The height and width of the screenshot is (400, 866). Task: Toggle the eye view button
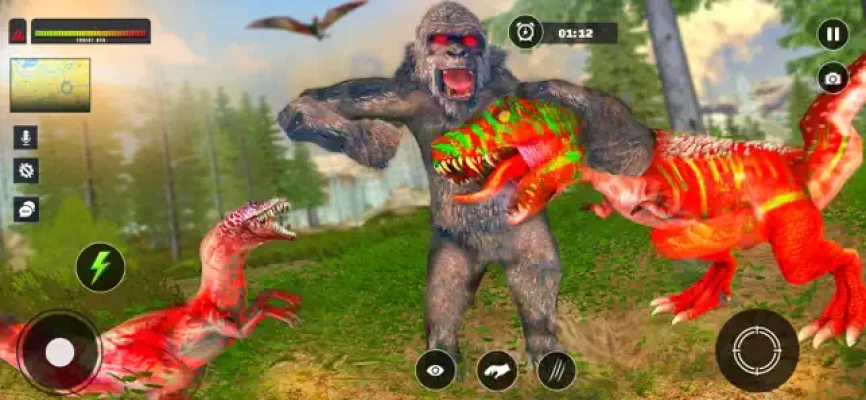(x=435, y=369)
